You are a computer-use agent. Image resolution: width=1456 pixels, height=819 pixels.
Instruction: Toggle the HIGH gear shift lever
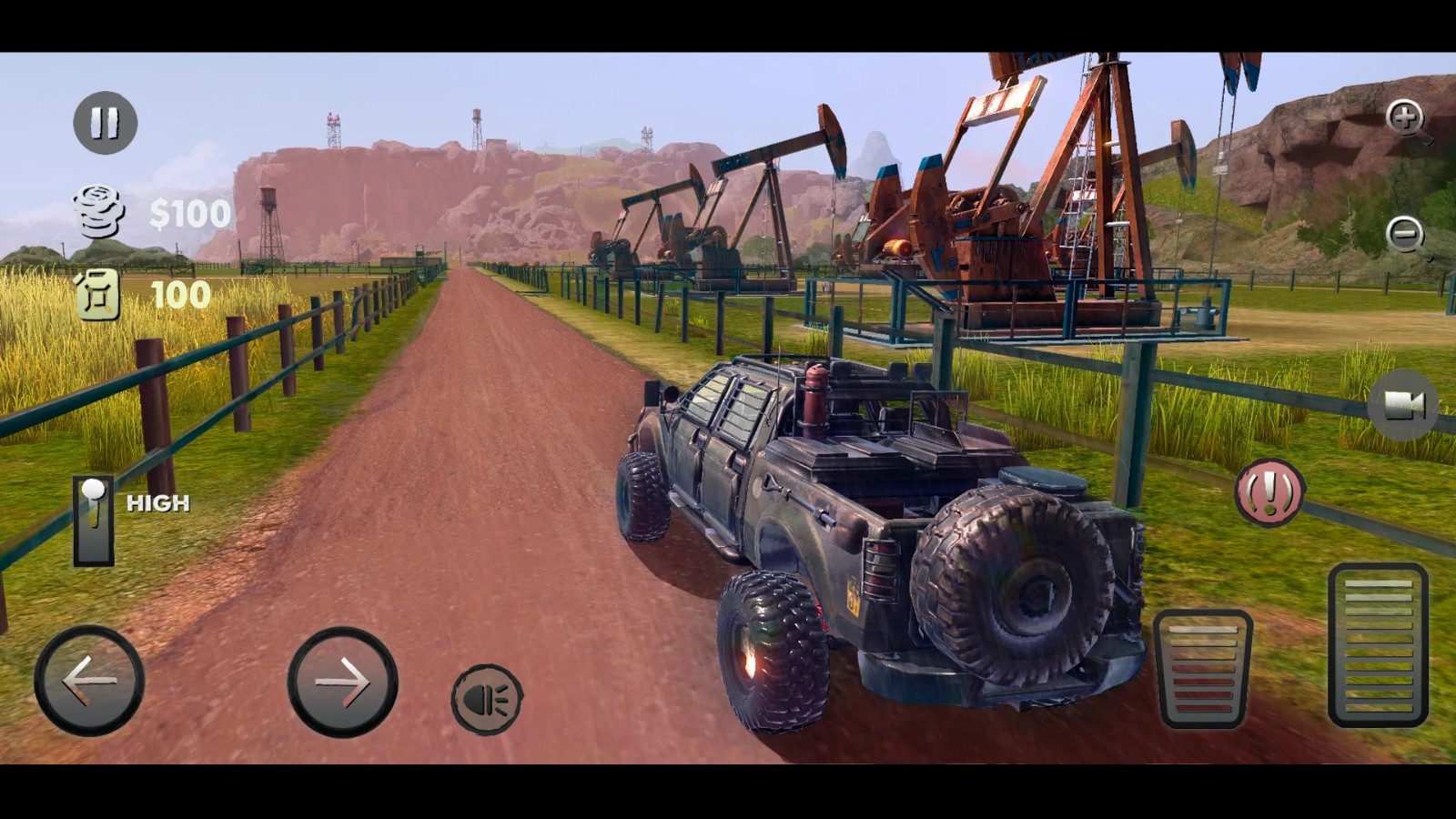(x=94, y=521)
